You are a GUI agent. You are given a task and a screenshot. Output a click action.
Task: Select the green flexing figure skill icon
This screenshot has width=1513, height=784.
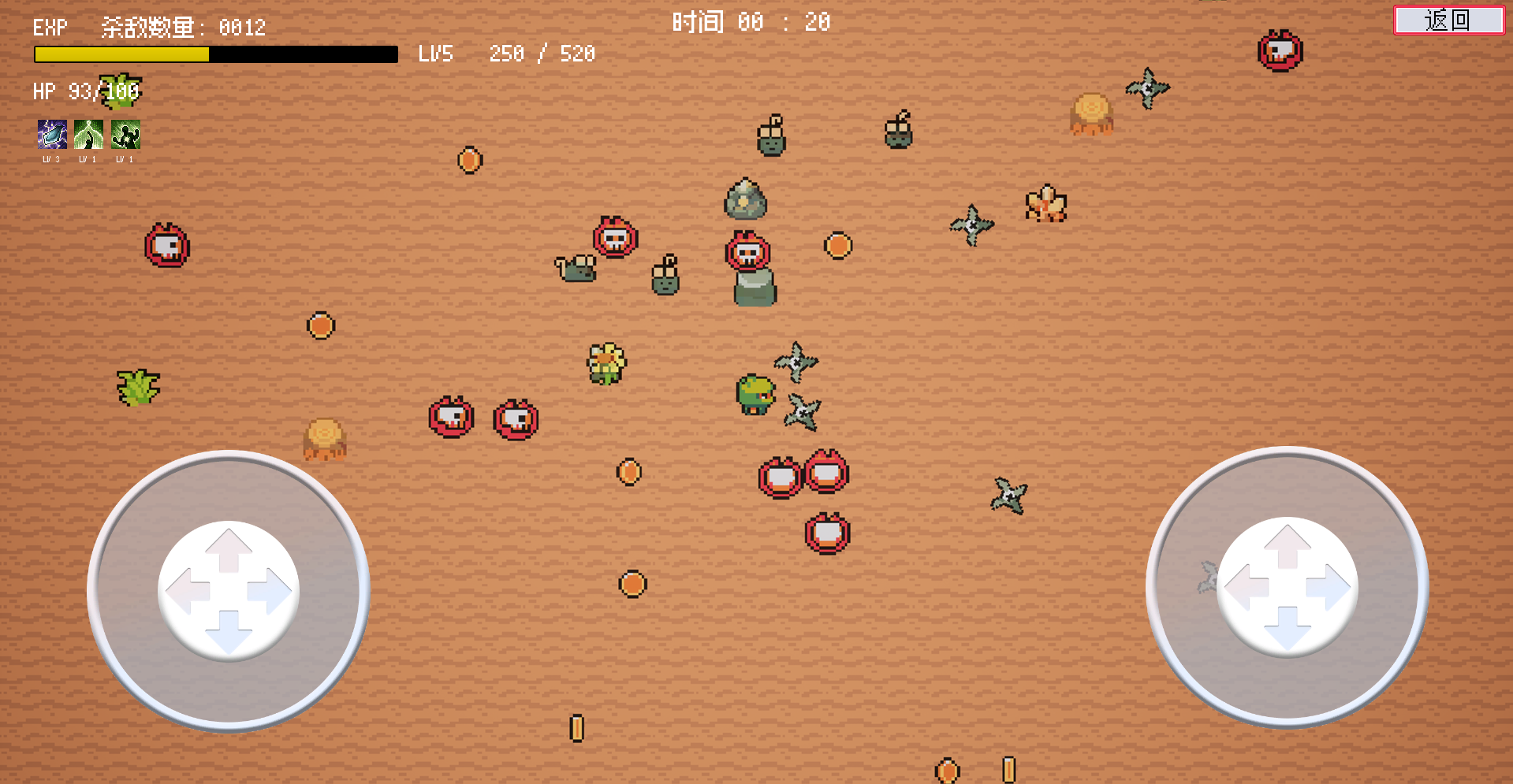(125, 135)
